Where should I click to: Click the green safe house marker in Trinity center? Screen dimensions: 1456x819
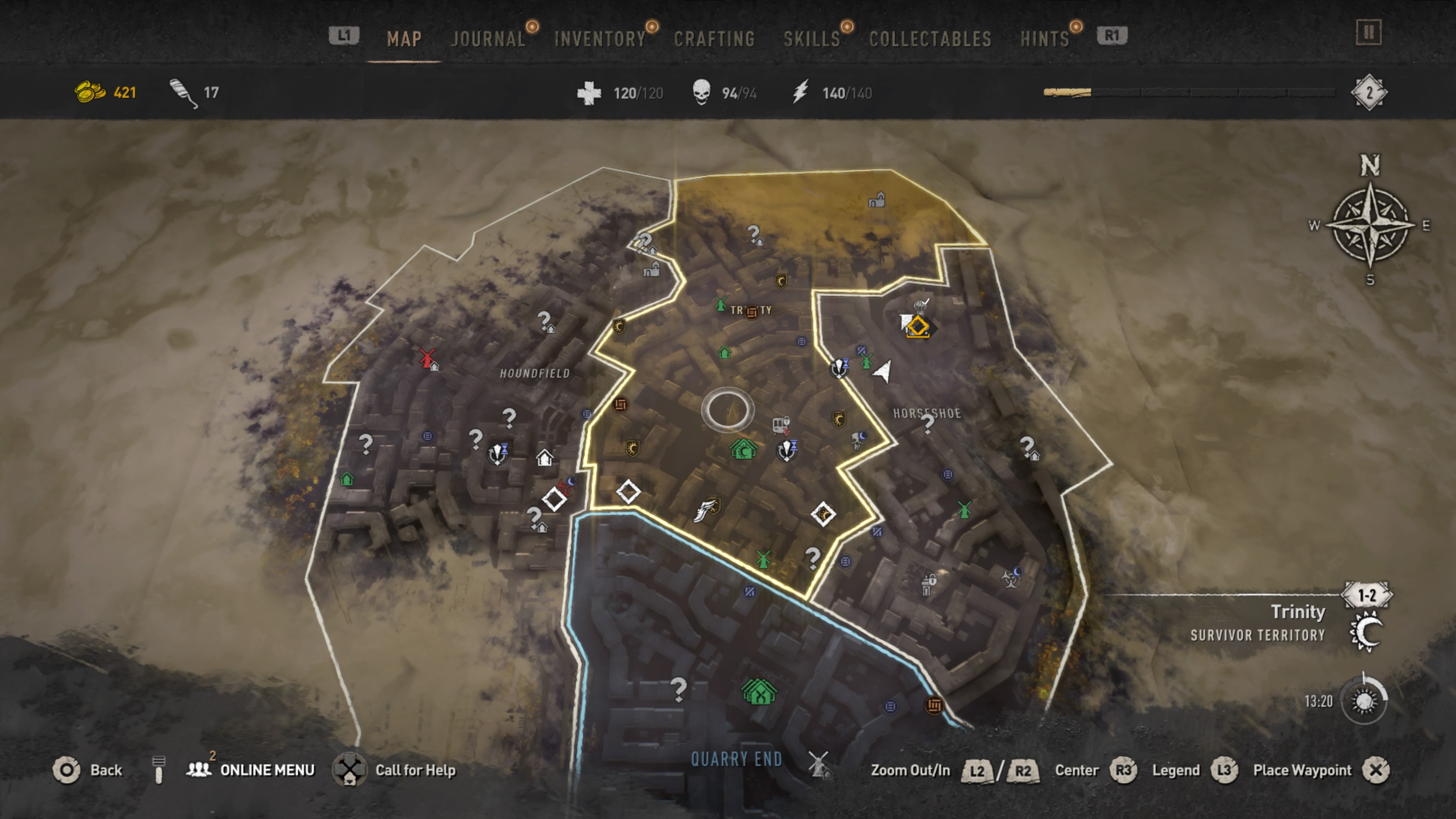click(743, 449)
